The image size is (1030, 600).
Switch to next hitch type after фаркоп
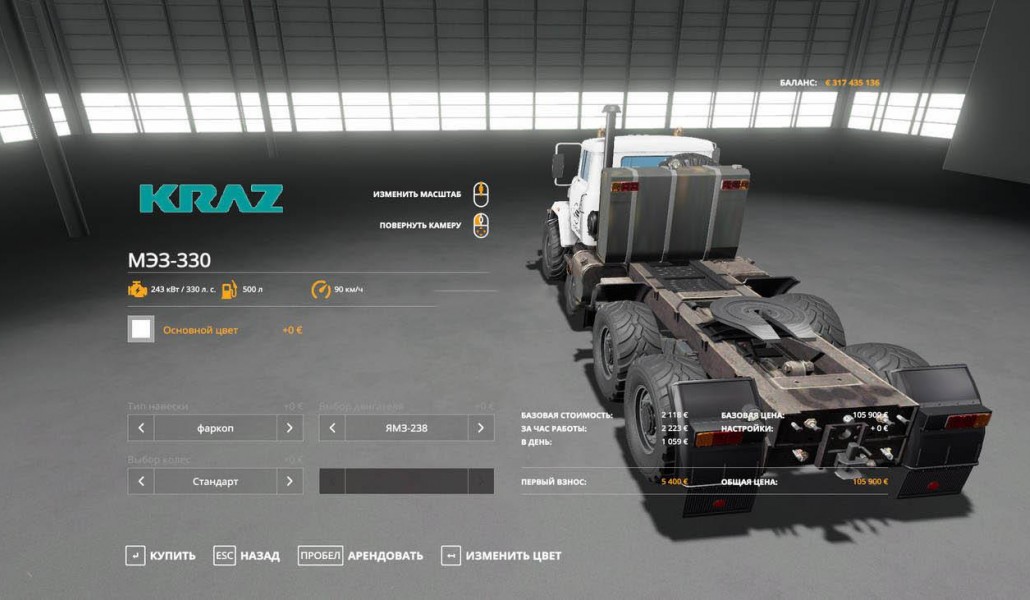coord(290,428)
